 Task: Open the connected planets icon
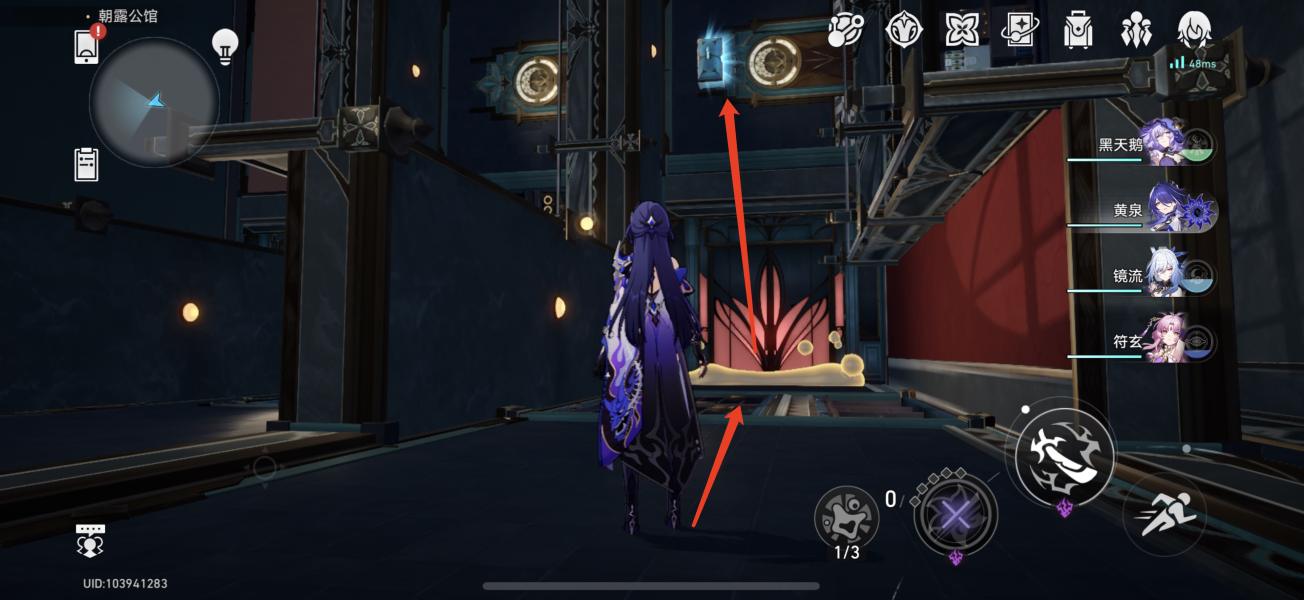click(x=845, y=32)
